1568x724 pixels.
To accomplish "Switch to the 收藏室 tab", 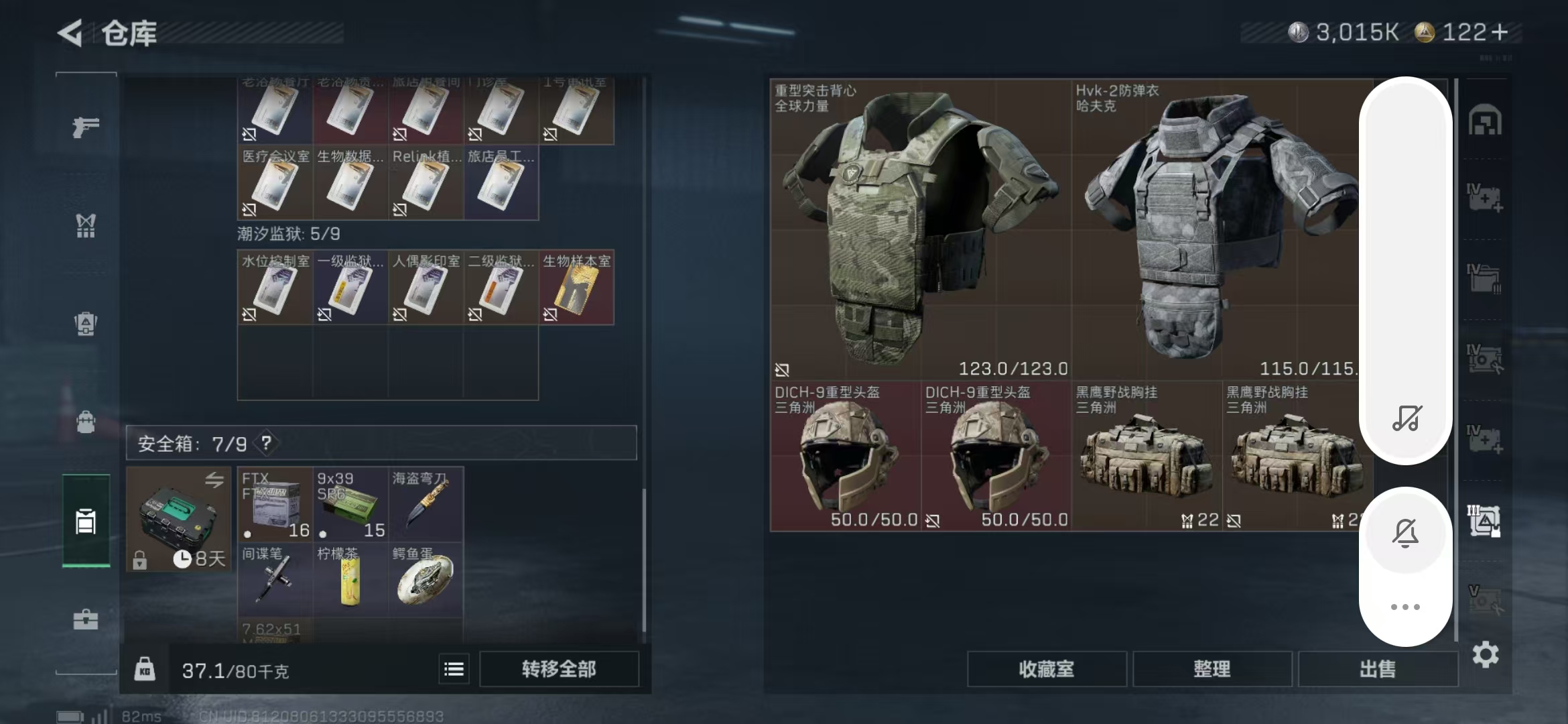I will 1047,669.
